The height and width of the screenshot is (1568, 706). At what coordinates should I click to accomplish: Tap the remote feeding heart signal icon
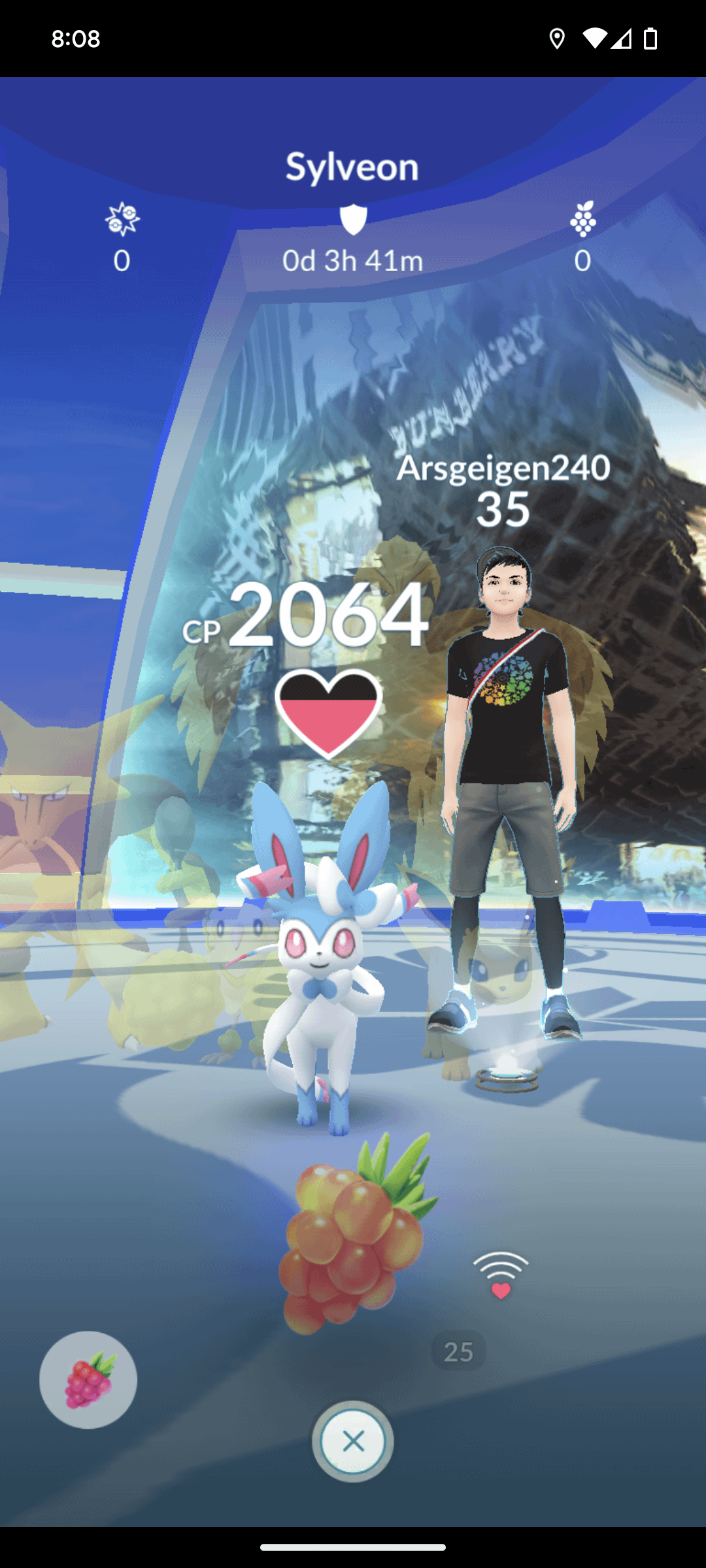point(501,1275)
